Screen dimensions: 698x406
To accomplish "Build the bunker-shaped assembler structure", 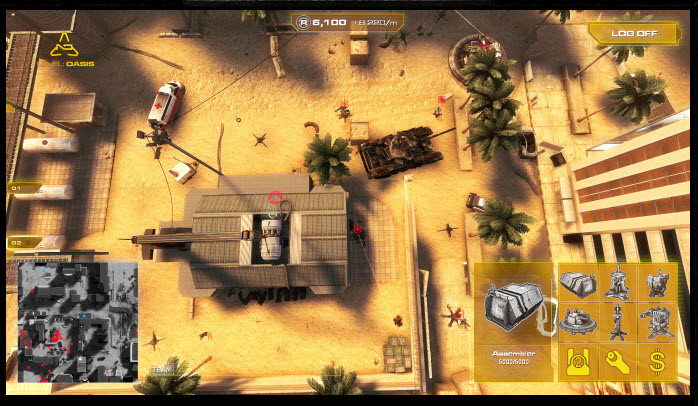I will (x=577, y=283).
